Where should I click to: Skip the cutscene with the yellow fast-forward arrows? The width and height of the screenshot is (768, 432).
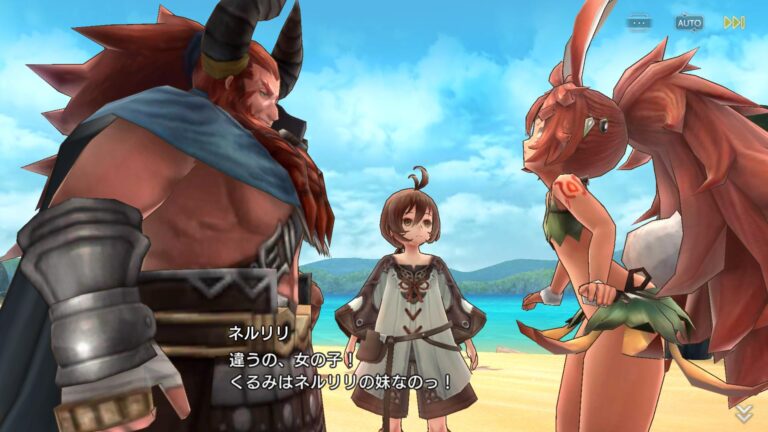click(x=735, y=22)
